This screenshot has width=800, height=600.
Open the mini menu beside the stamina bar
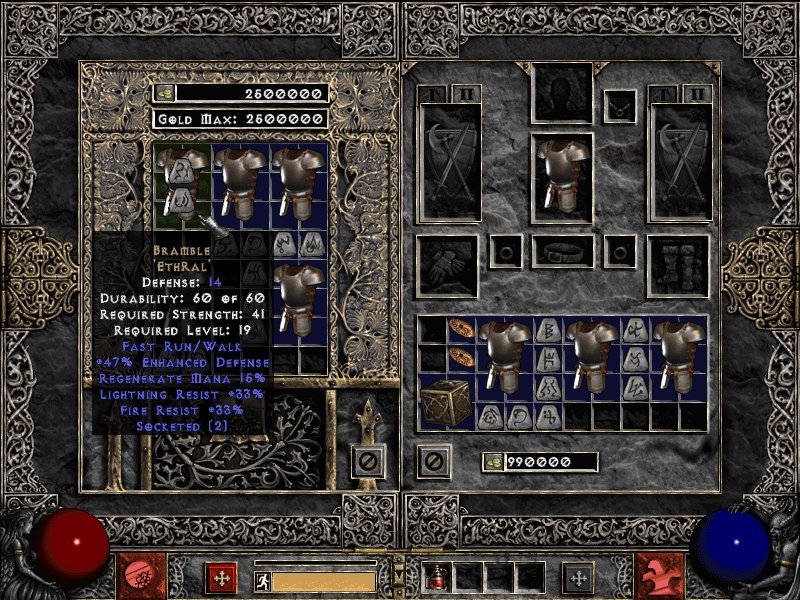tap(221, 577)
